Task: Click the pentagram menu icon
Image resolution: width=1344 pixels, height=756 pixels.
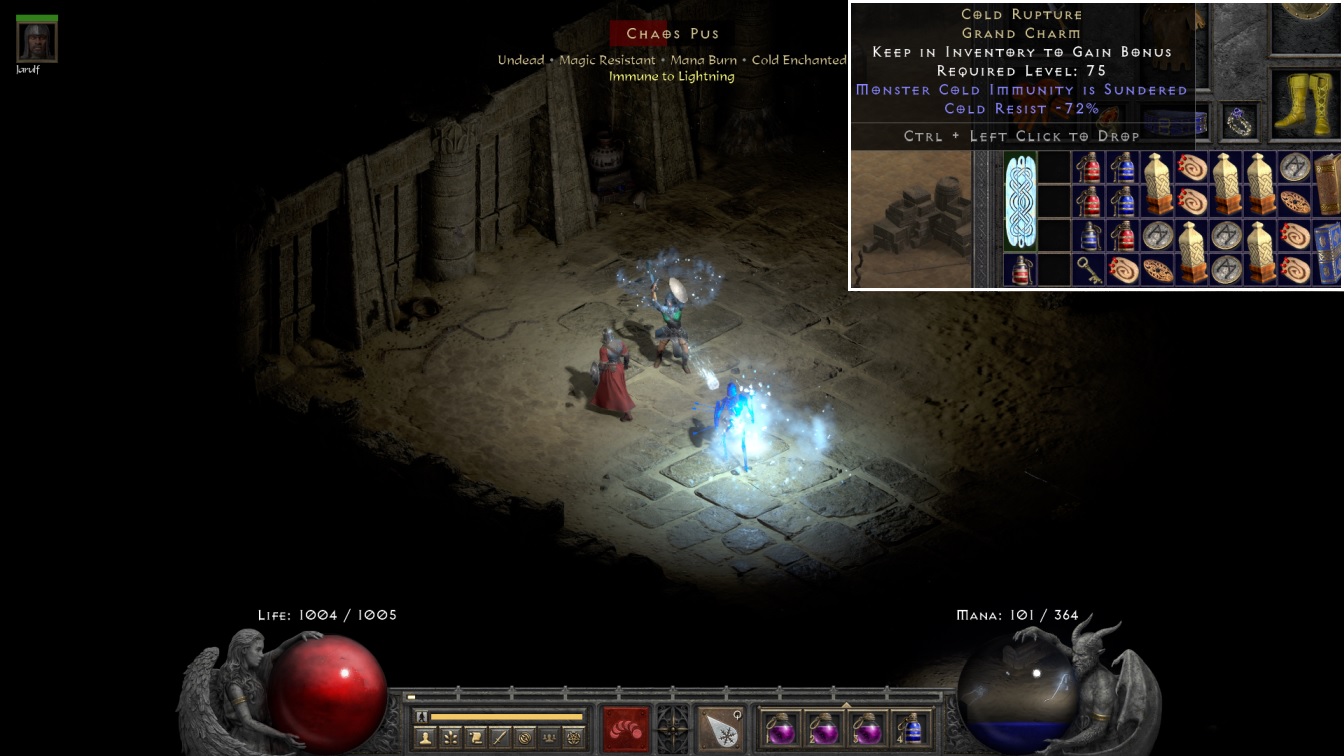Action: (574, 738)
